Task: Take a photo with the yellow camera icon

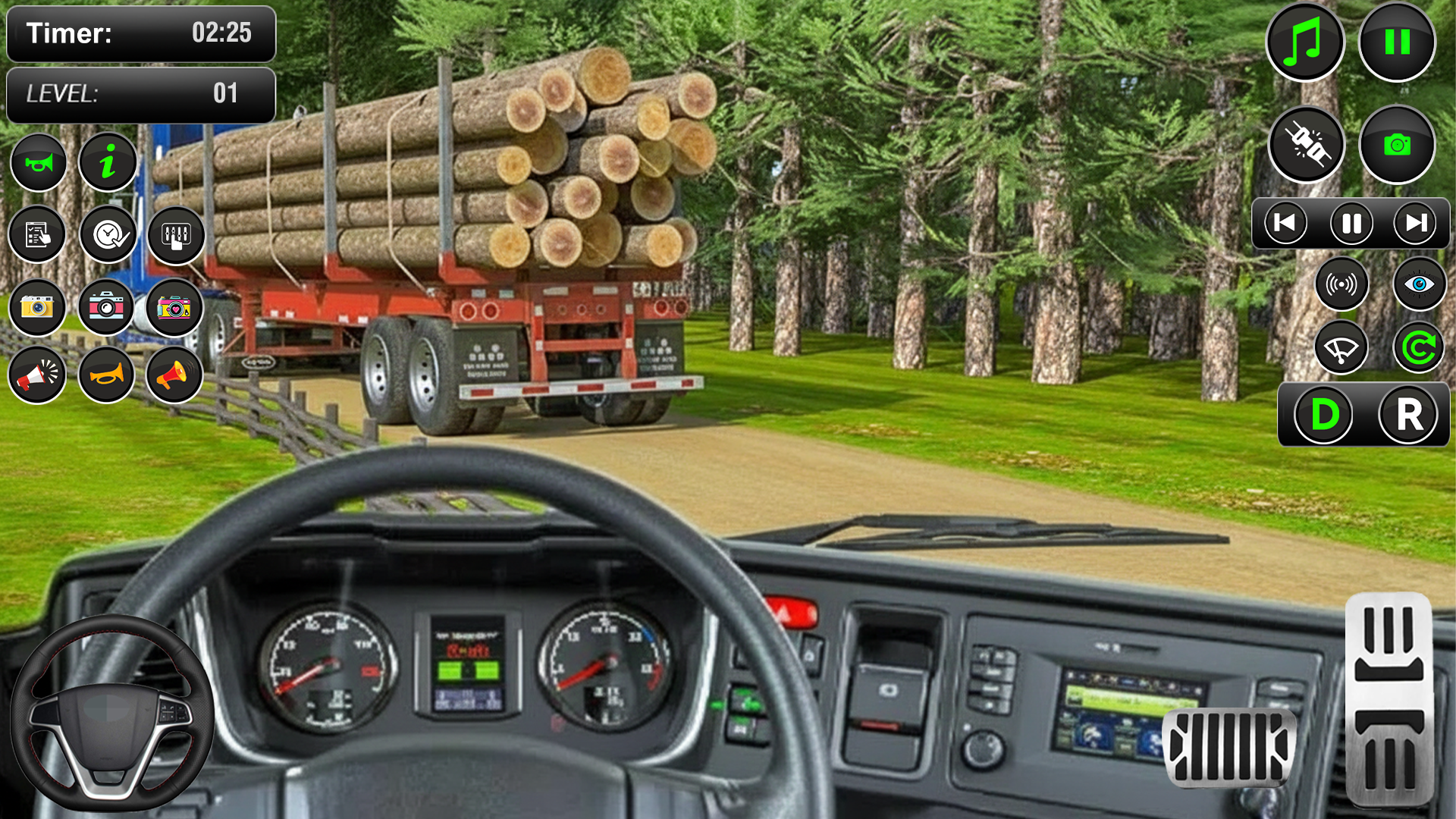Action: 36,307
